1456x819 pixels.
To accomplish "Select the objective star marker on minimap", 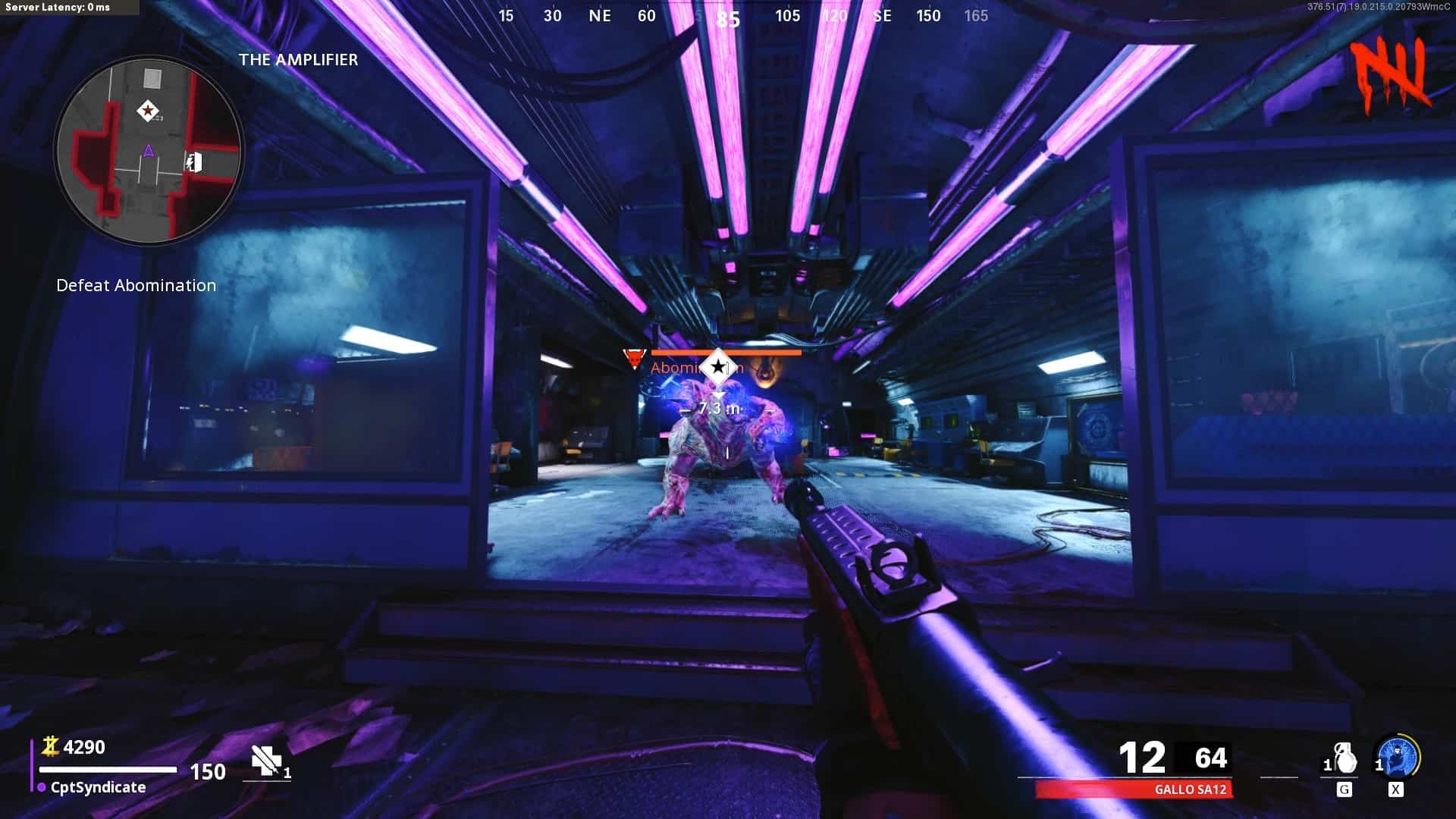I will point(148,111).
